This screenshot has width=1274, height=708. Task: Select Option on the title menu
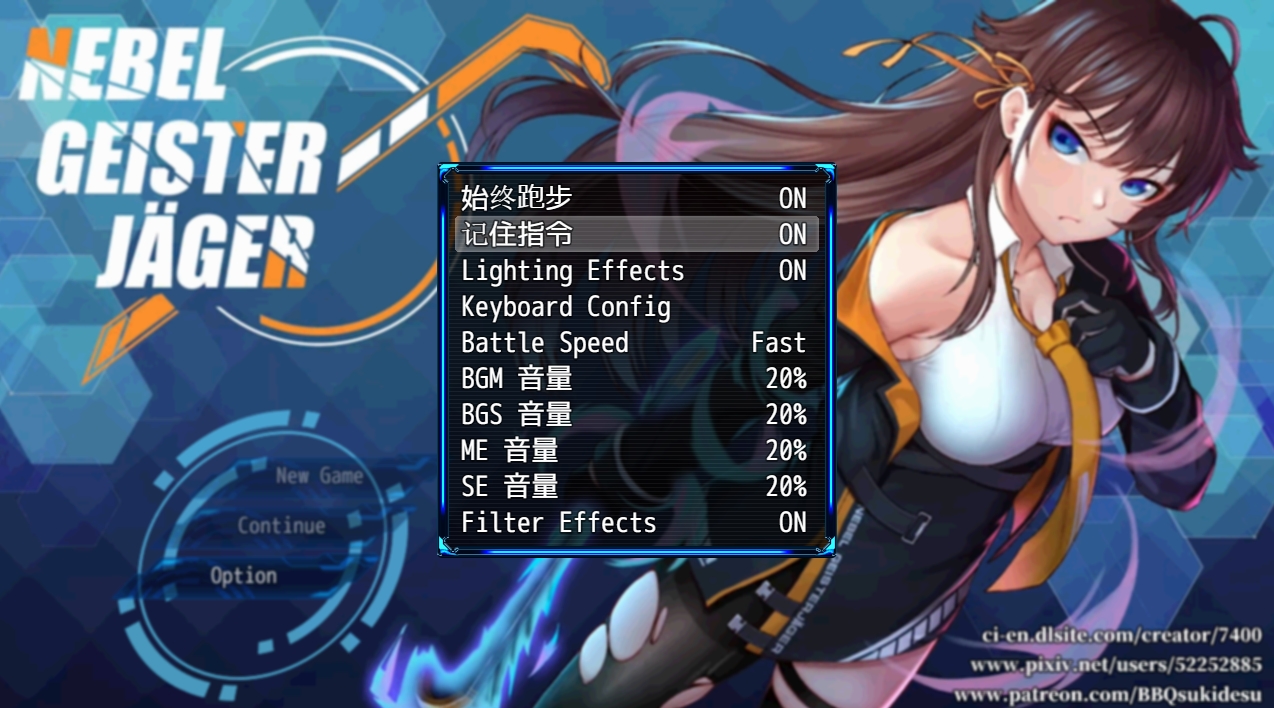[x=243, y=576]
